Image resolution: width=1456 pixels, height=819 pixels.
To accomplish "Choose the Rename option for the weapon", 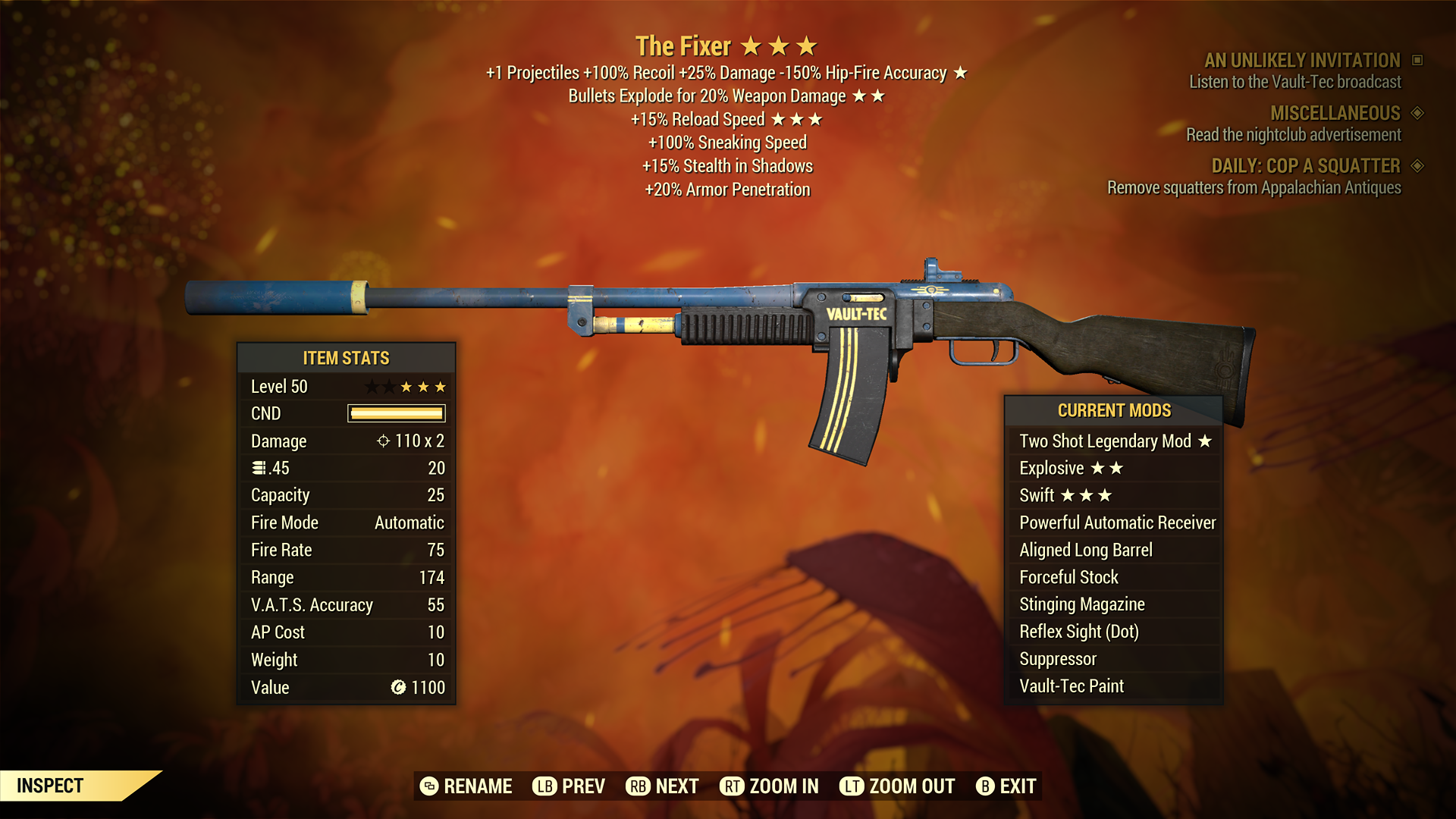I will coord(466,786).
